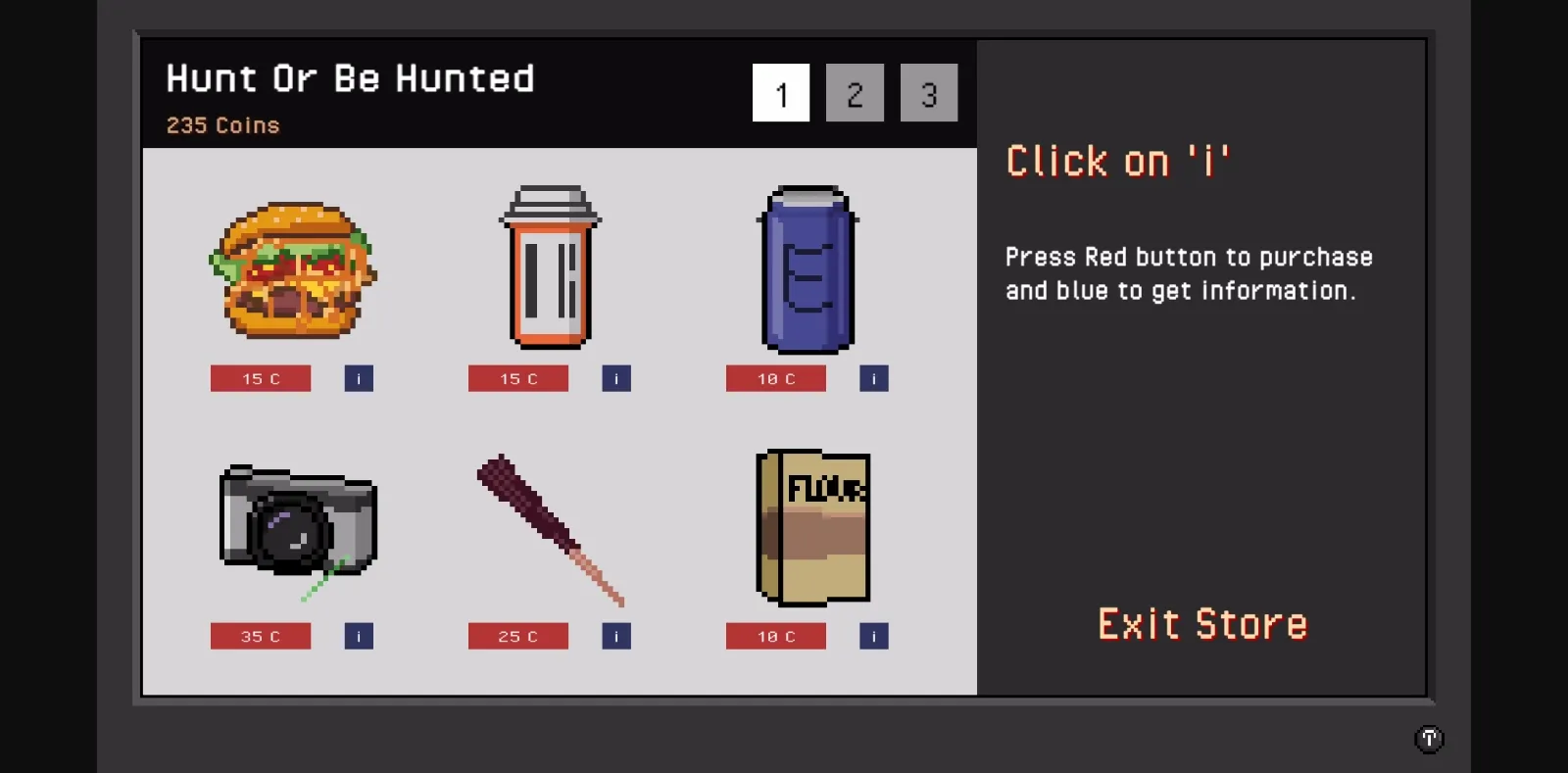The width and height of the screenshot is (1568, 773).
Task: Click the small circular icon in bottom corner
Action: [x=1429, y=739]
